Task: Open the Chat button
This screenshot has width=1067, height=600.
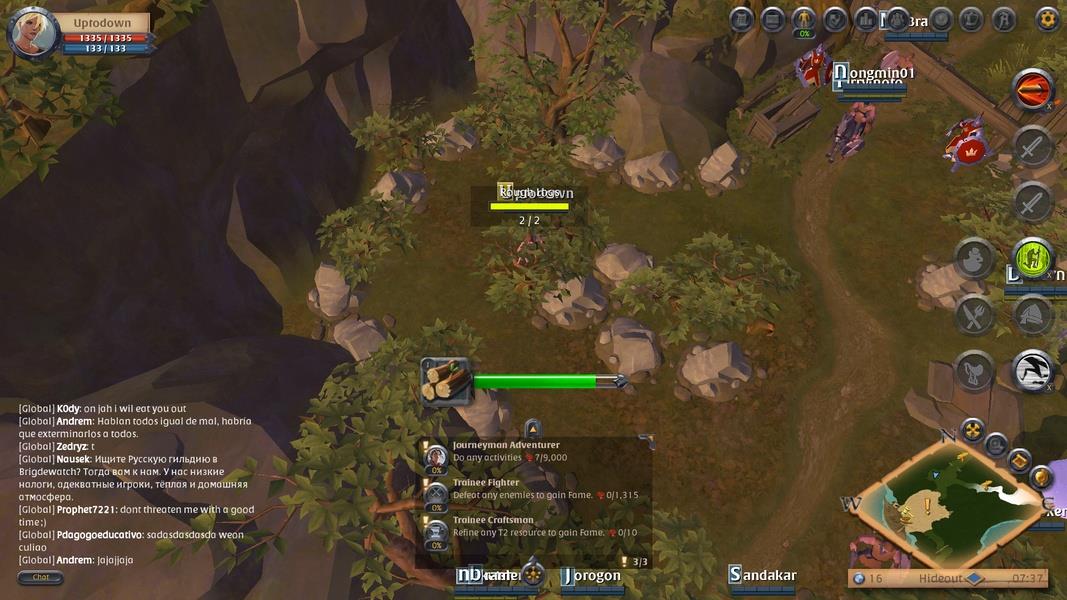Action: tap(41, 577)
